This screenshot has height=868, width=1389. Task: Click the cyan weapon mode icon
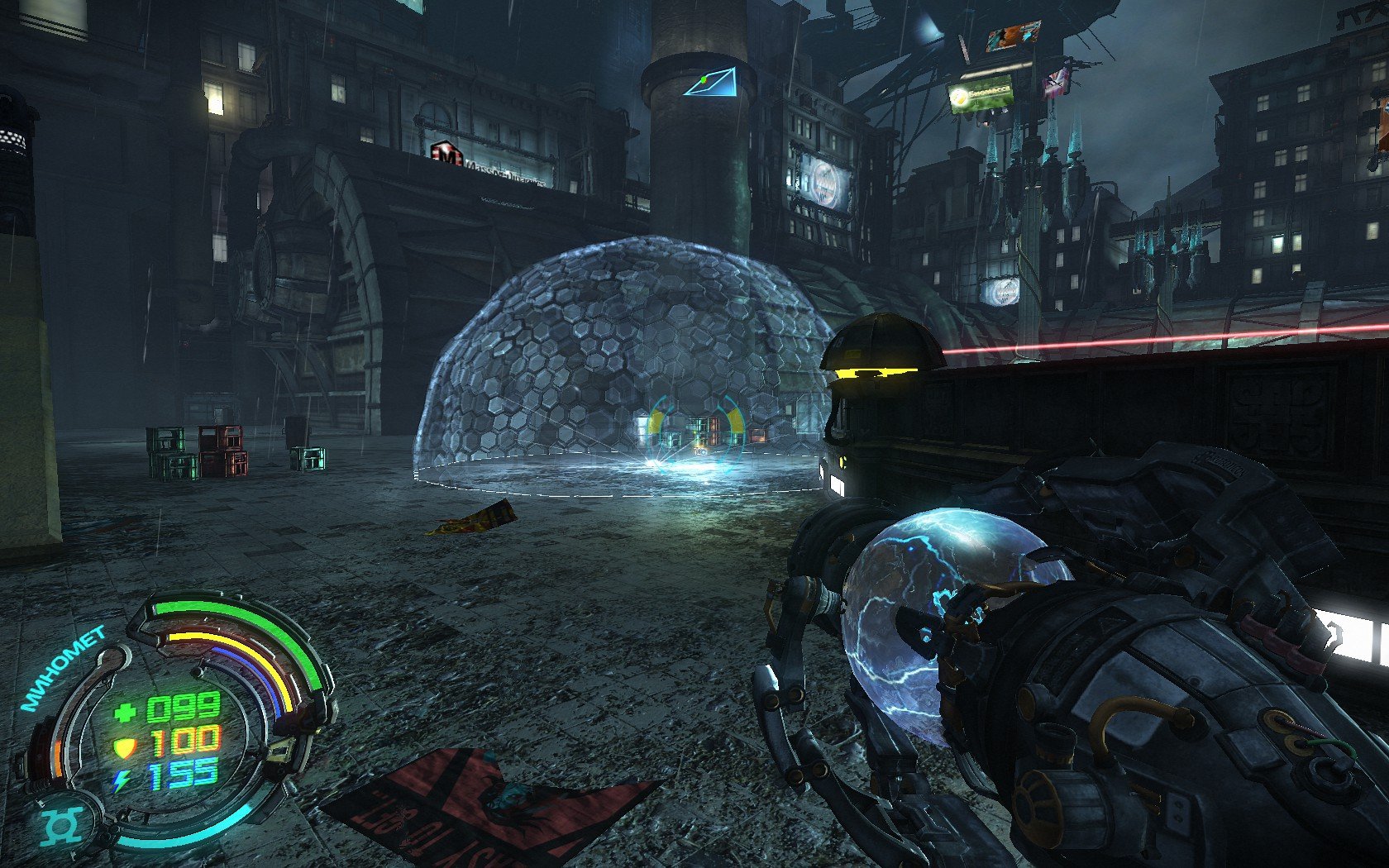point(60,826)
